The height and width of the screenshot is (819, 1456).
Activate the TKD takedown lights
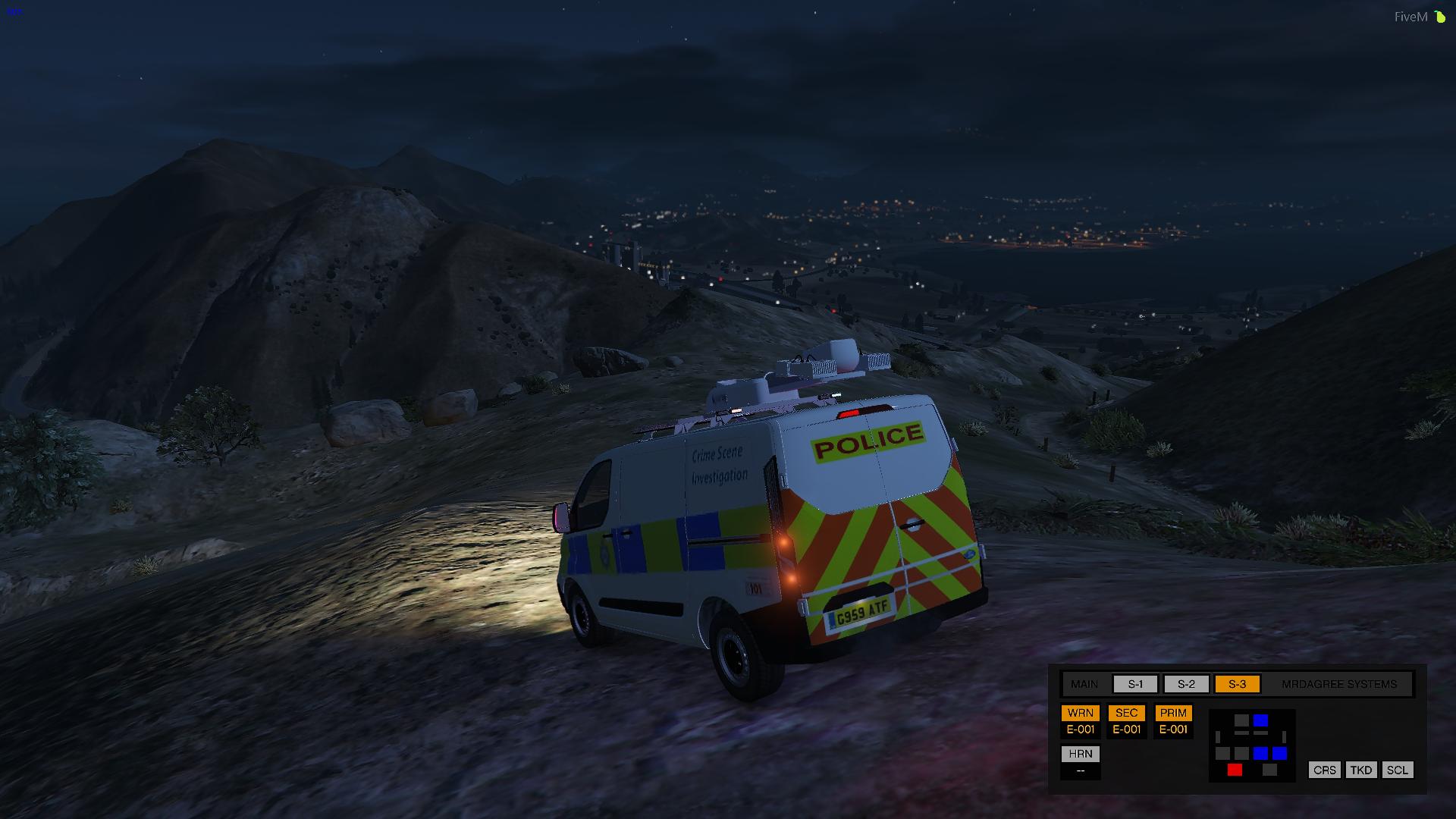1361,770
